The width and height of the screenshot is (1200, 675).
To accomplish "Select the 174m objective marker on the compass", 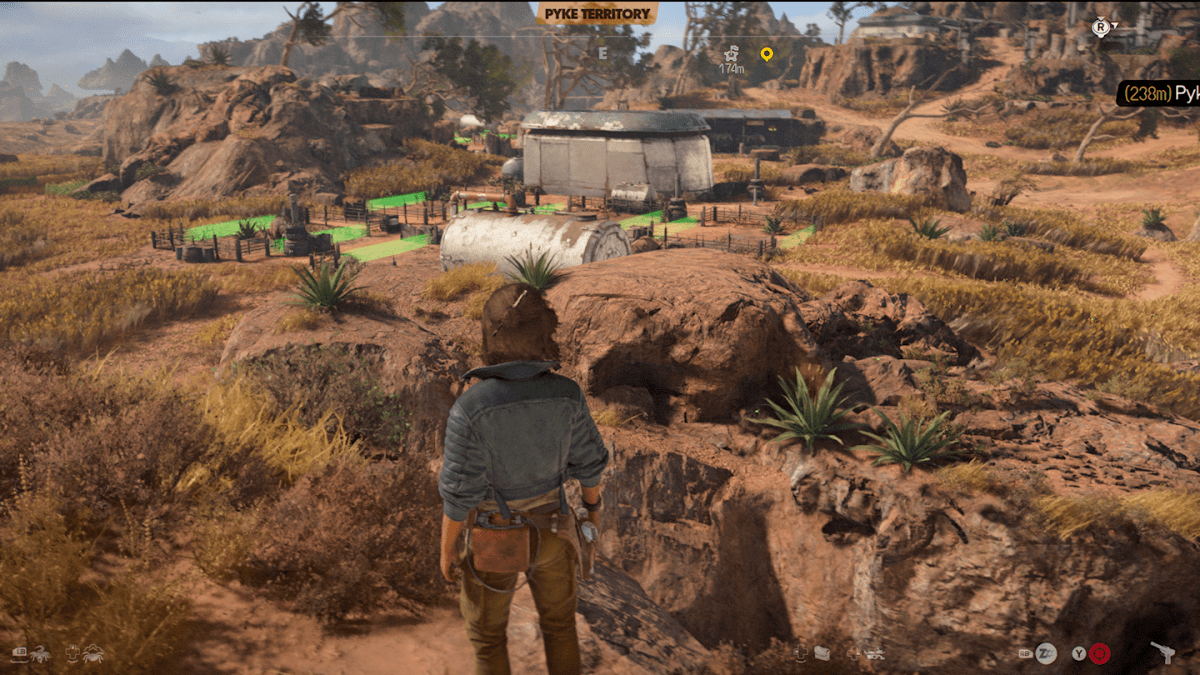I will (732, 59).
